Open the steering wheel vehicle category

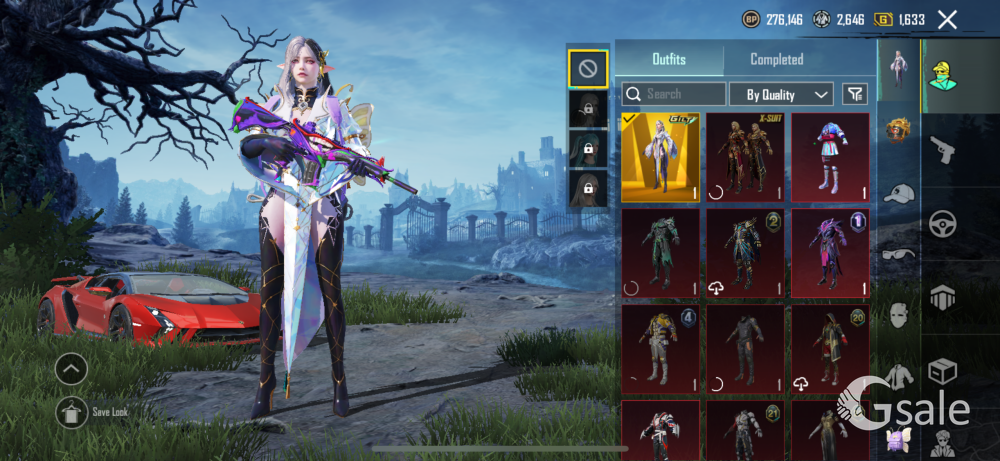[x=943, y=224]
